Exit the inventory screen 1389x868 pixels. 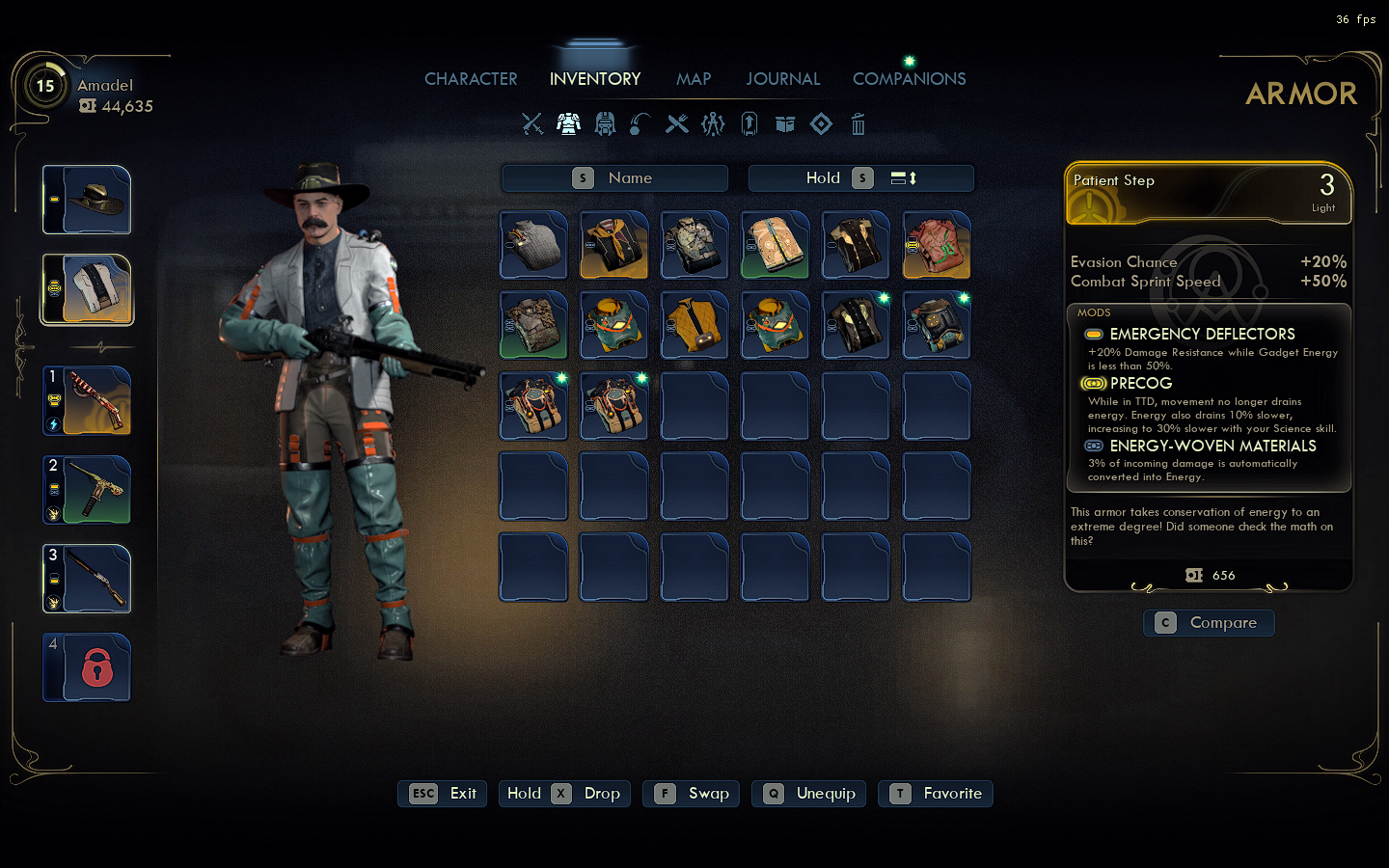coord(443,794)
